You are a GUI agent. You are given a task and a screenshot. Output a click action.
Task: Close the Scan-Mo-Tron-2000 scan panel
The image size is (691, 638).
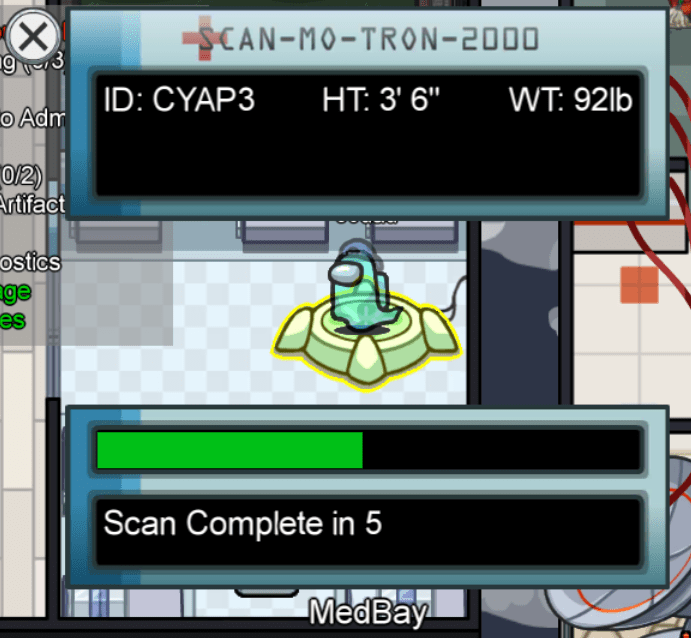33,38
